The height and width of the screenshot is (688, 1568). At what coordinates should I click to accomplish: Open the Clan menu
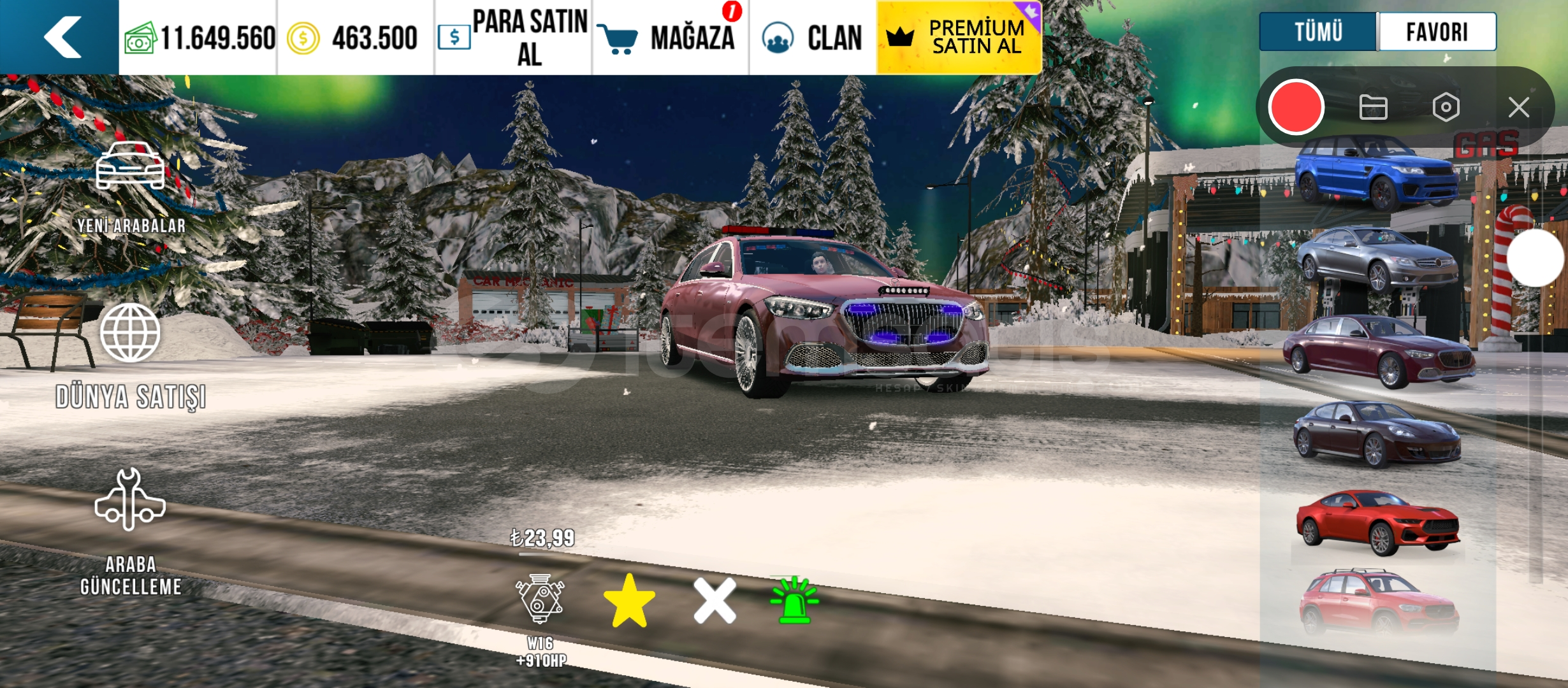(x=813, y=38)
